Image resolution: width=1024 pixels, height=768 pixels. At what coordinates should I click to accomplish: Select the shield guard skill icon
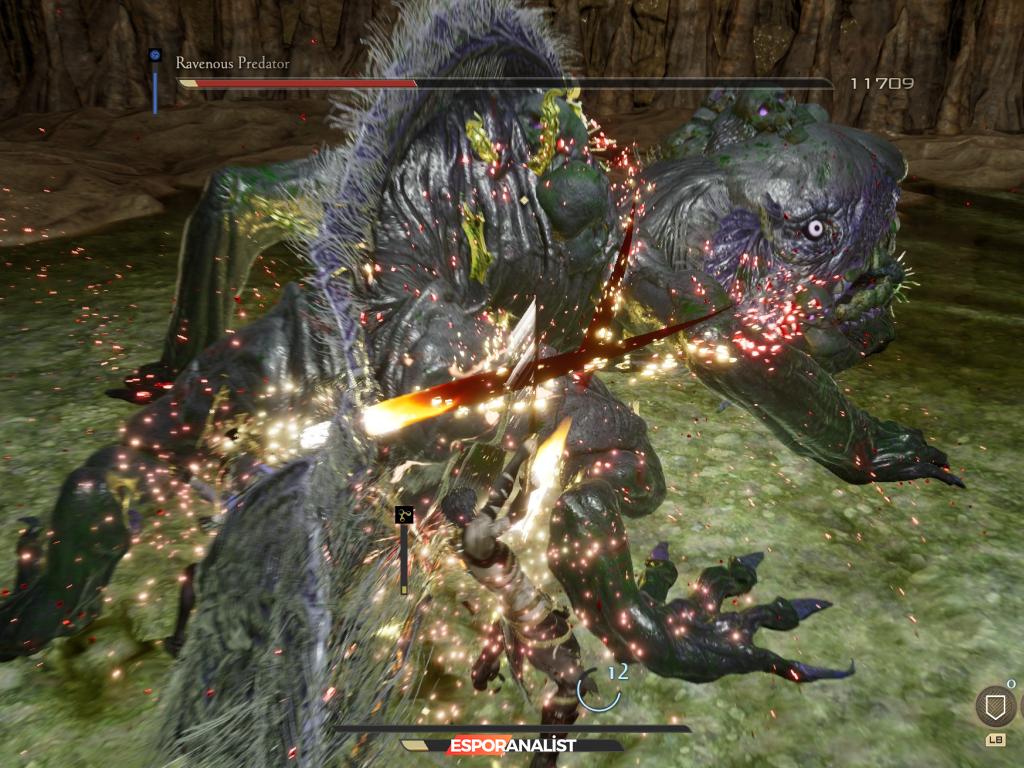(995, 706)
